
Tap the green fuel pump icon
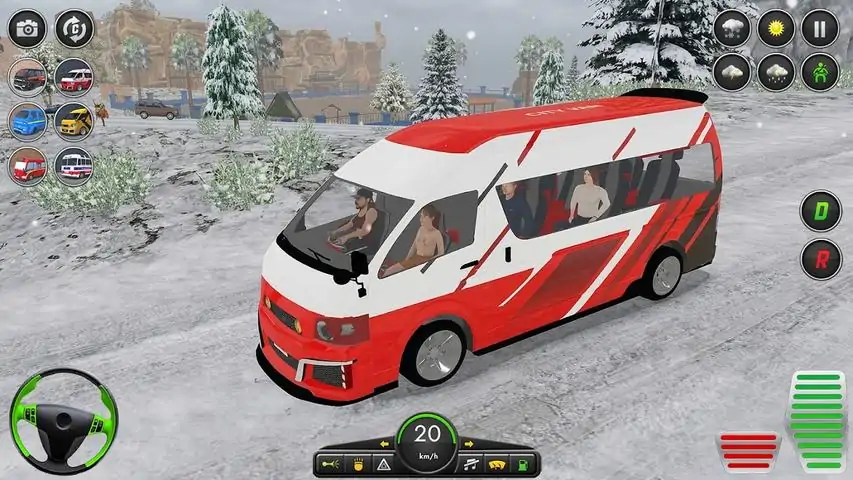[x=523, y=464]
